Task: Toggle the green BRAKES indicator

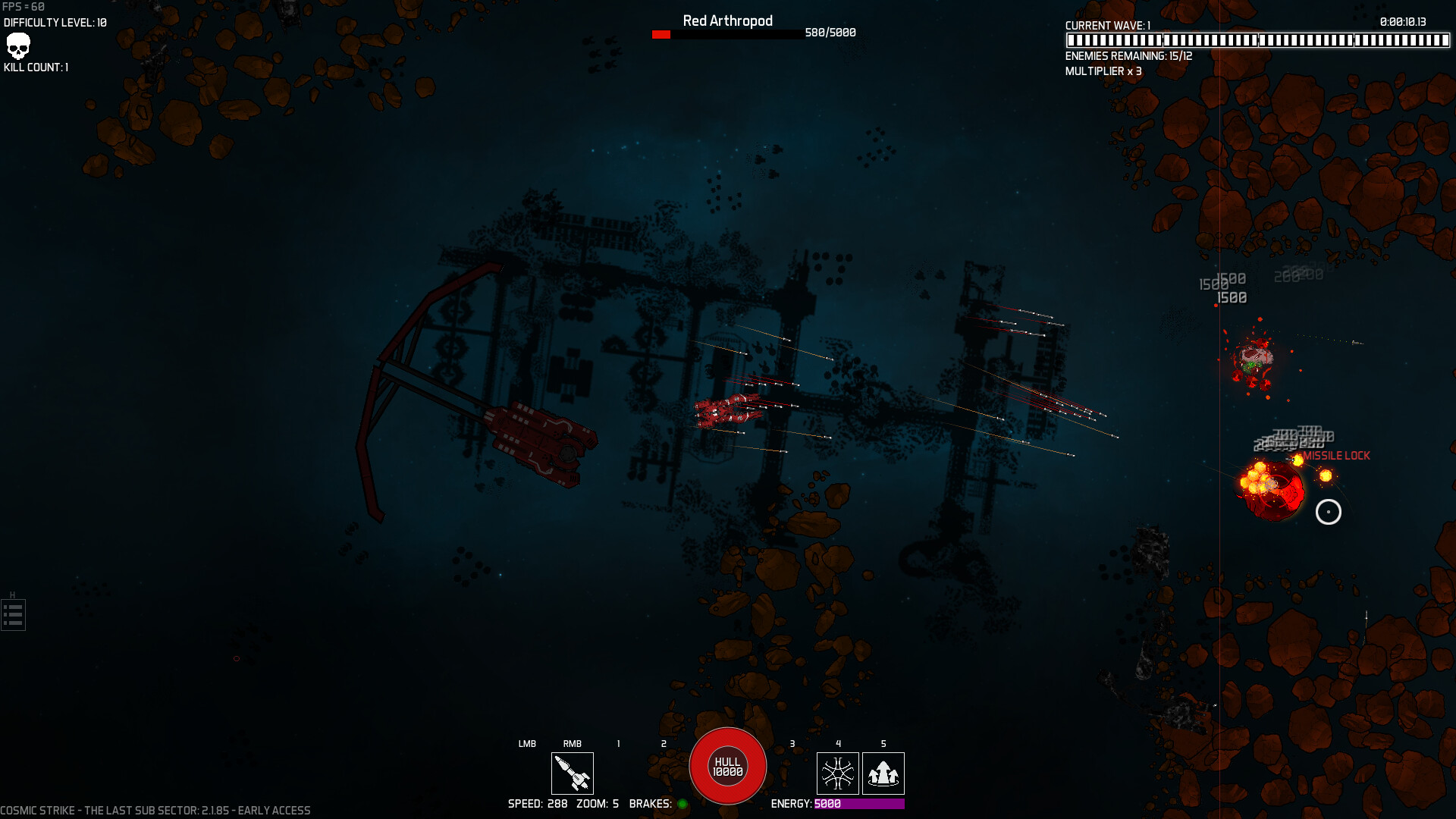Action: point(683,804)
